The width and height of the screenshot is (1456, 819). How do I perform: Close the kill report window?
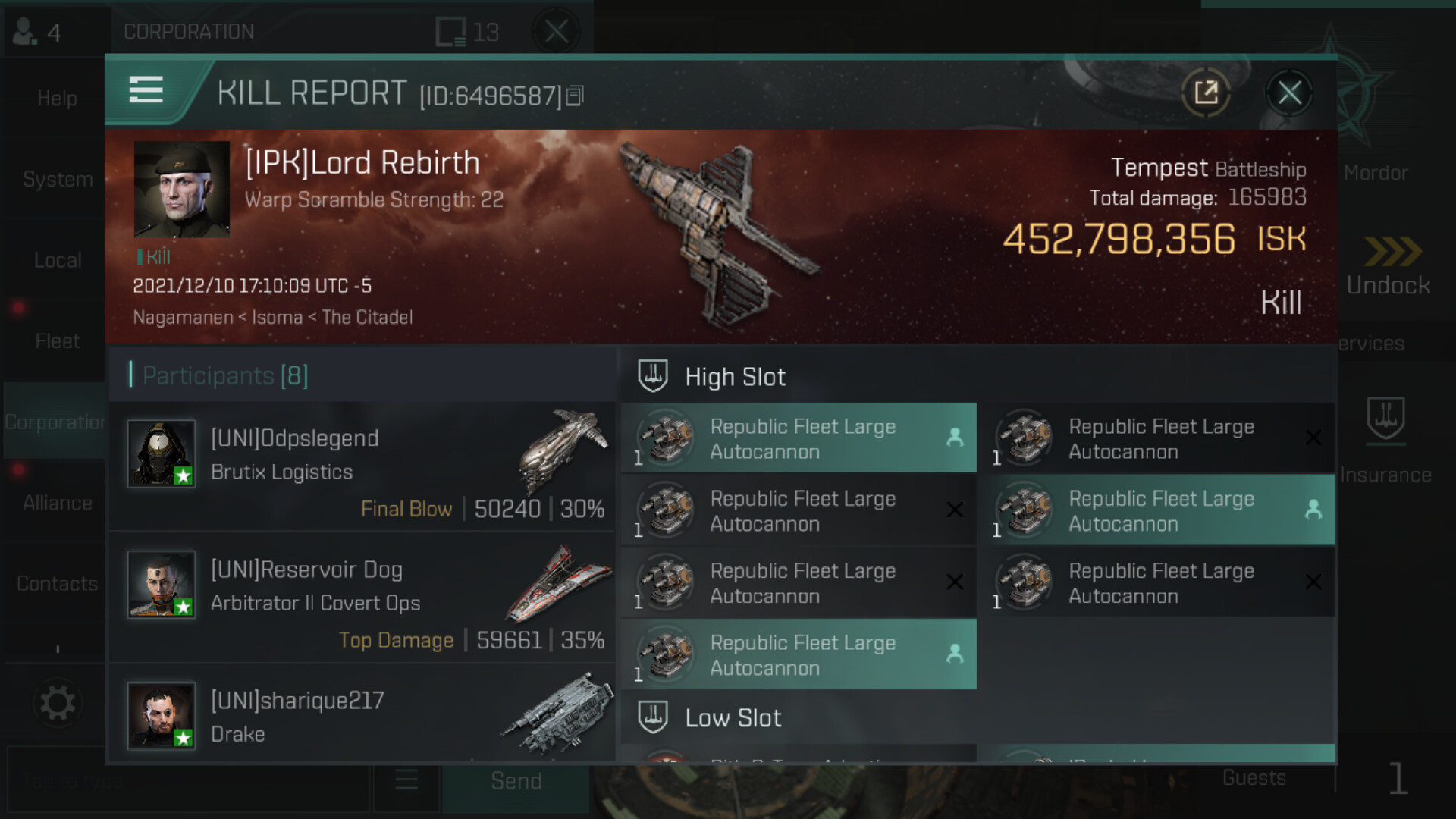pyautogui.click(x=1289, y=94)
